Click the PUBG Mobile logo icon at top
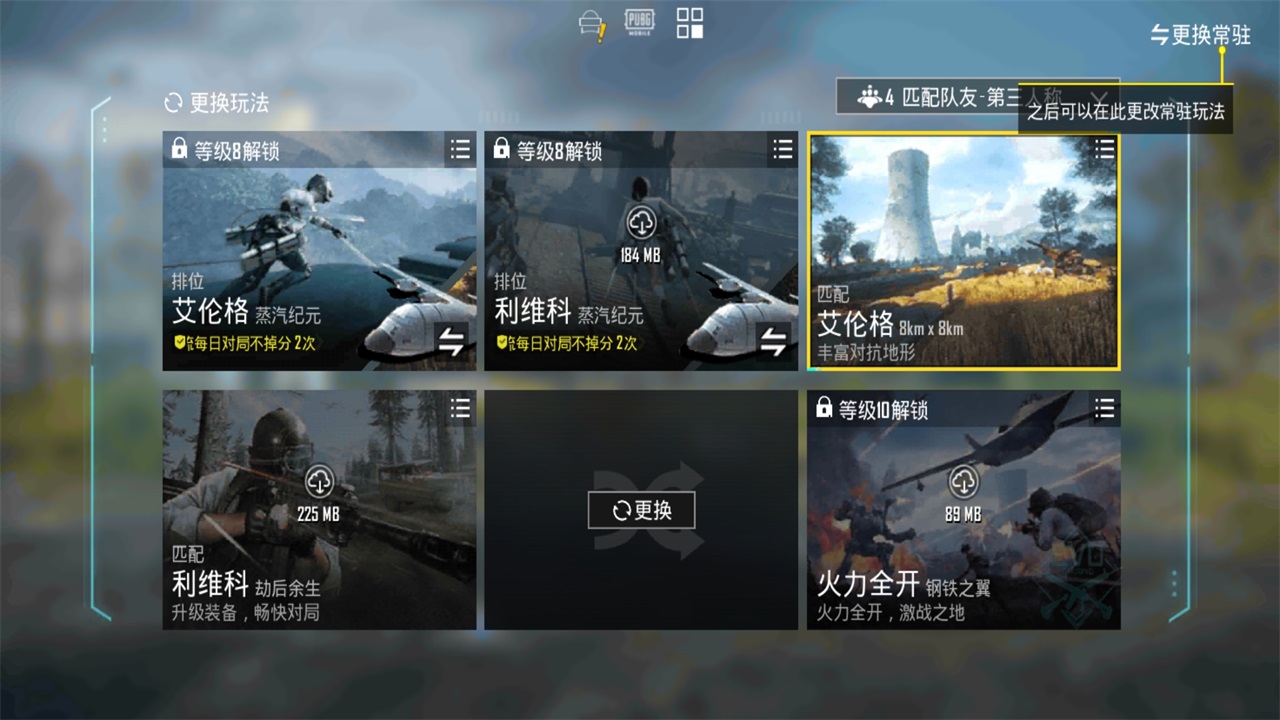Screen dimensions: 1280x720 tap(640, 20)
